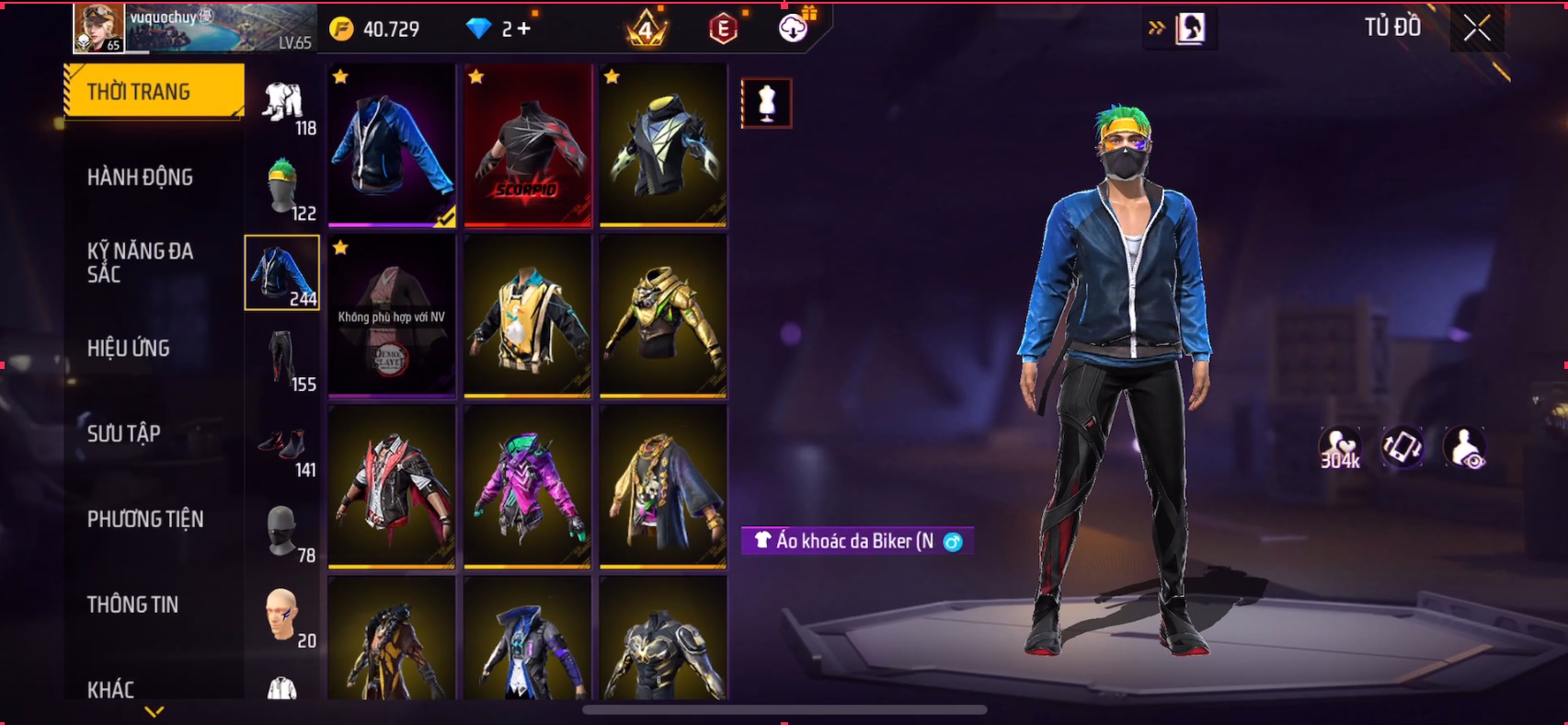Image resolution: width=1568 pixels, height=725 pixels.
Task: Close the wardrobe with the X button
Action: (1477, 29)
